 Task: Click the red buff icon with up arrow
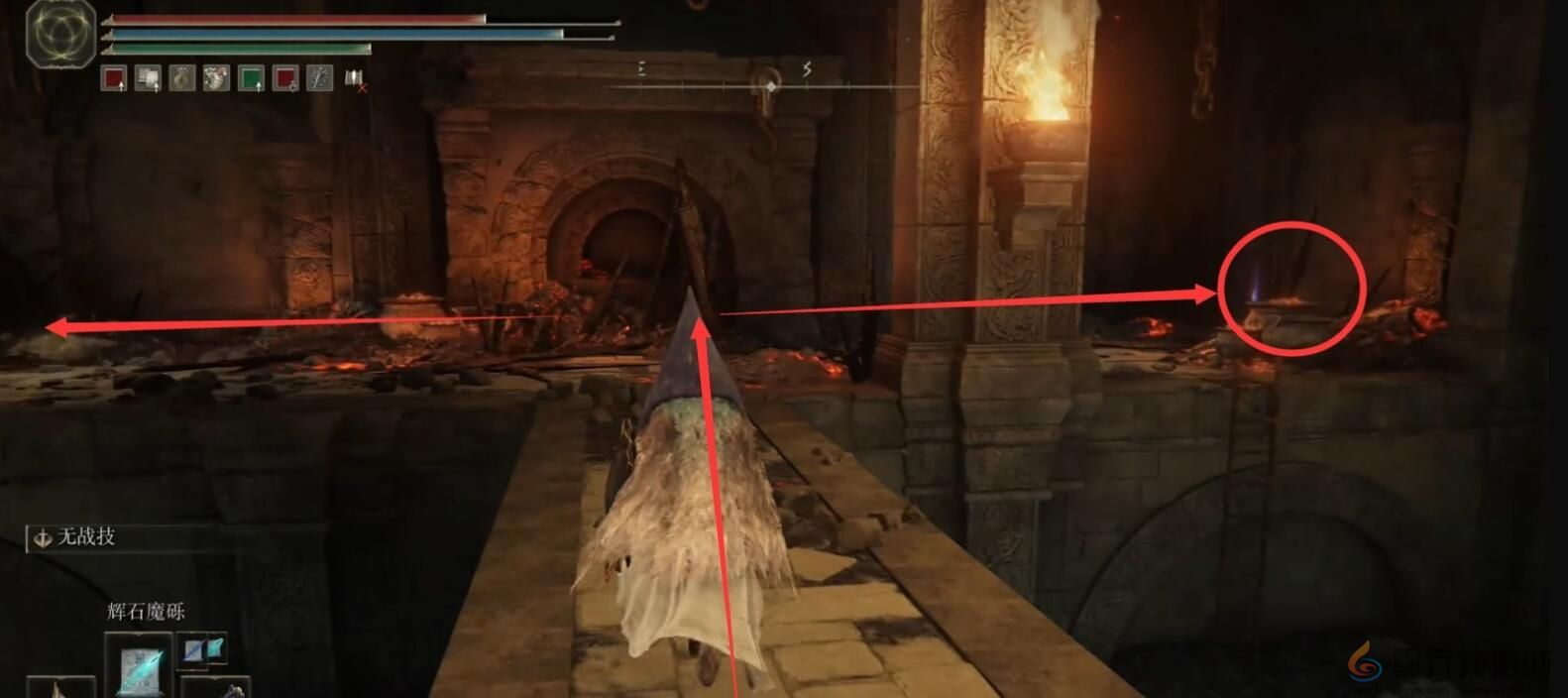coord(114,78)
